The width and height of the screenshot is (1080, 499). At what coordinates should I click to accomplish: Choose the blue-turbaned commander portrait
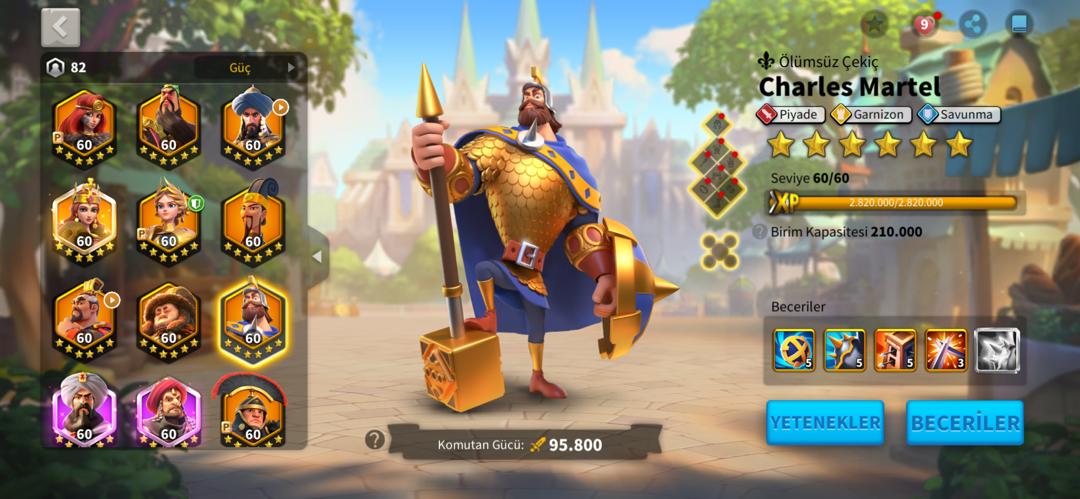[252, 125]
